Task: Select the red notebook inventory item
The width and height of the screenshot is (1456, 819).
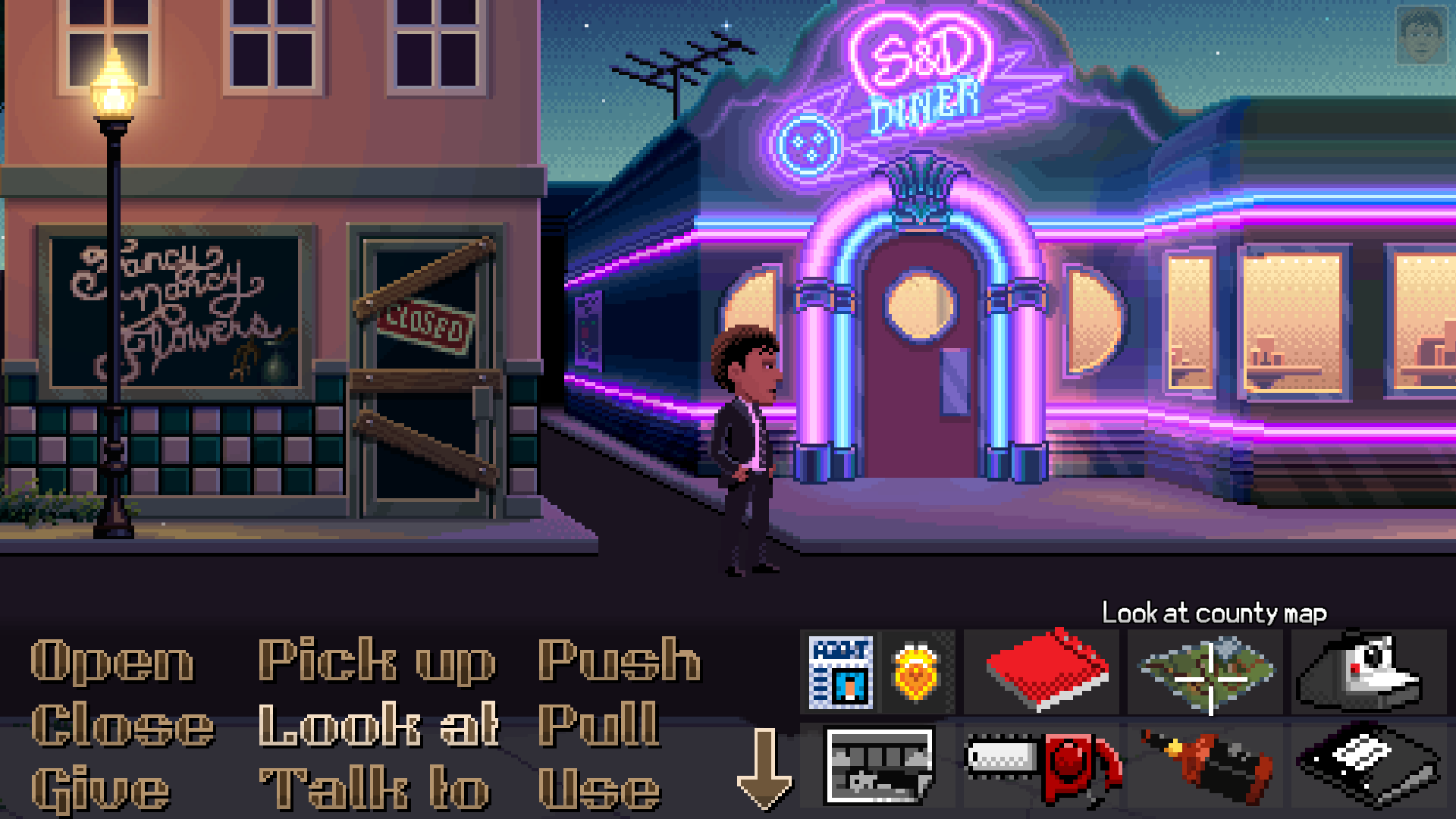Action: pyautogui.click(x=1043, y=671)
